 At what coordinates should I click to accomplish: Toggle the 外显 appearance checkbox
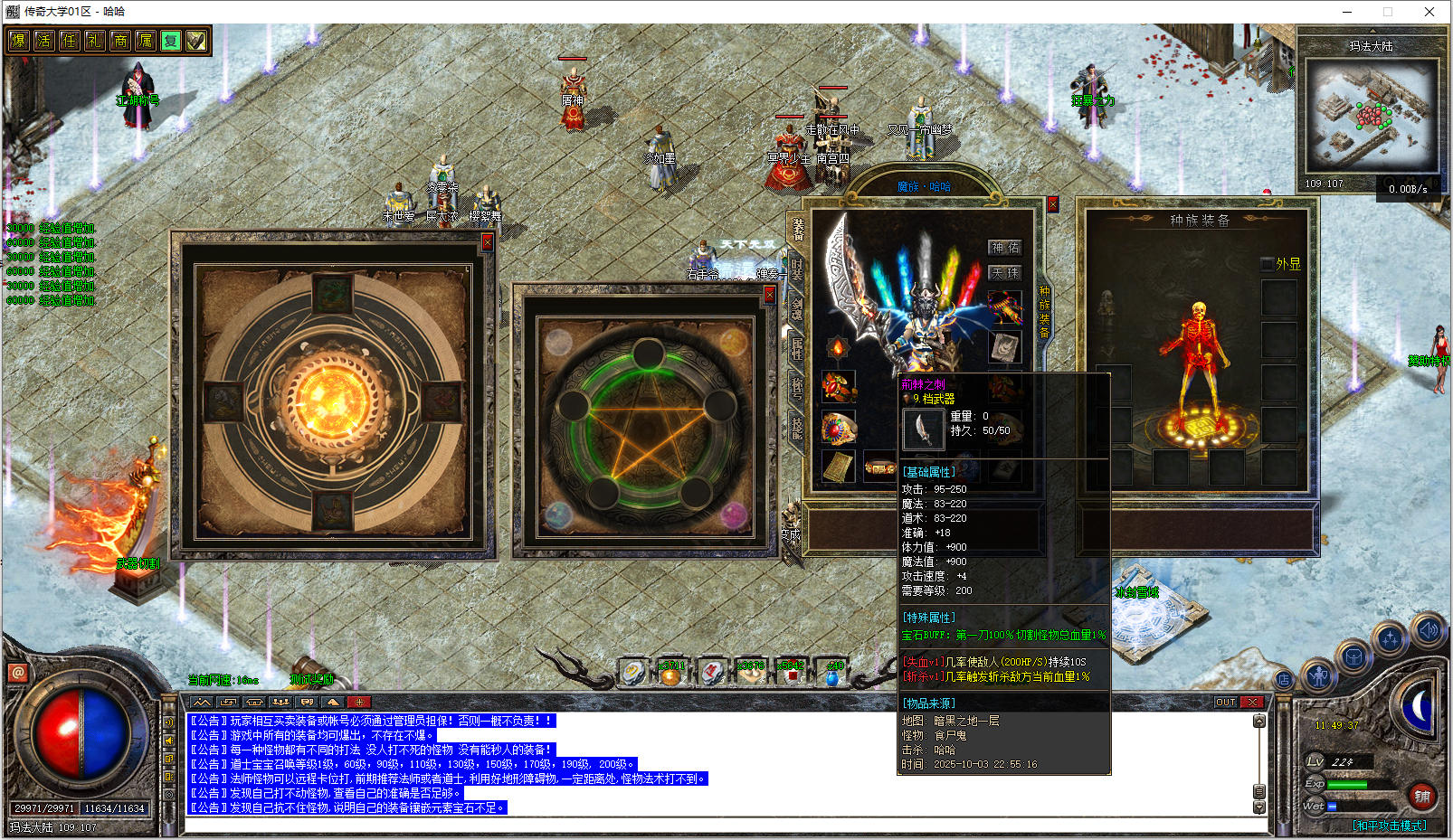1268,264
